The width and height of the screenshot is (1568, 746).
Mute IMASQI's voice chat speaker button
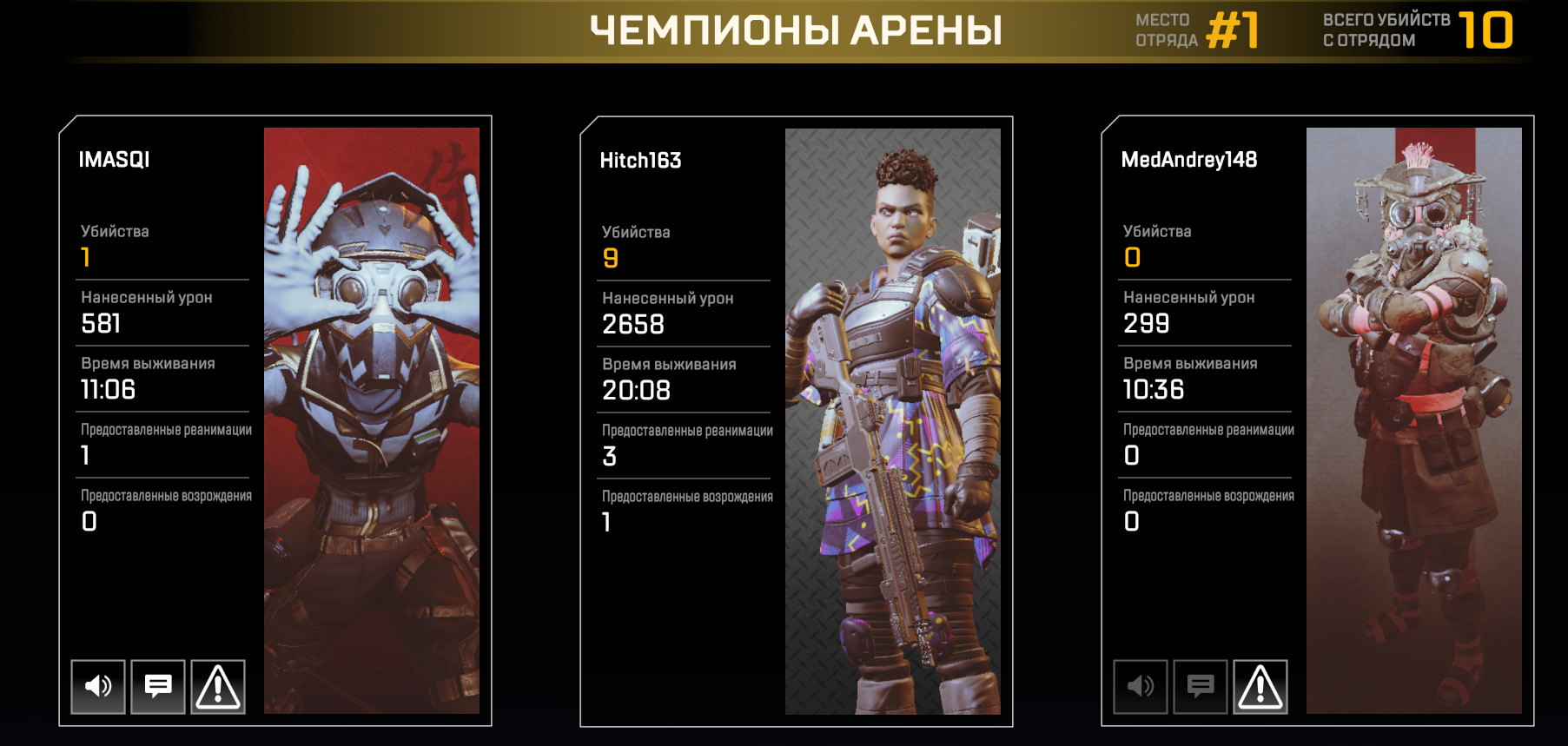[x=98, y=686]
